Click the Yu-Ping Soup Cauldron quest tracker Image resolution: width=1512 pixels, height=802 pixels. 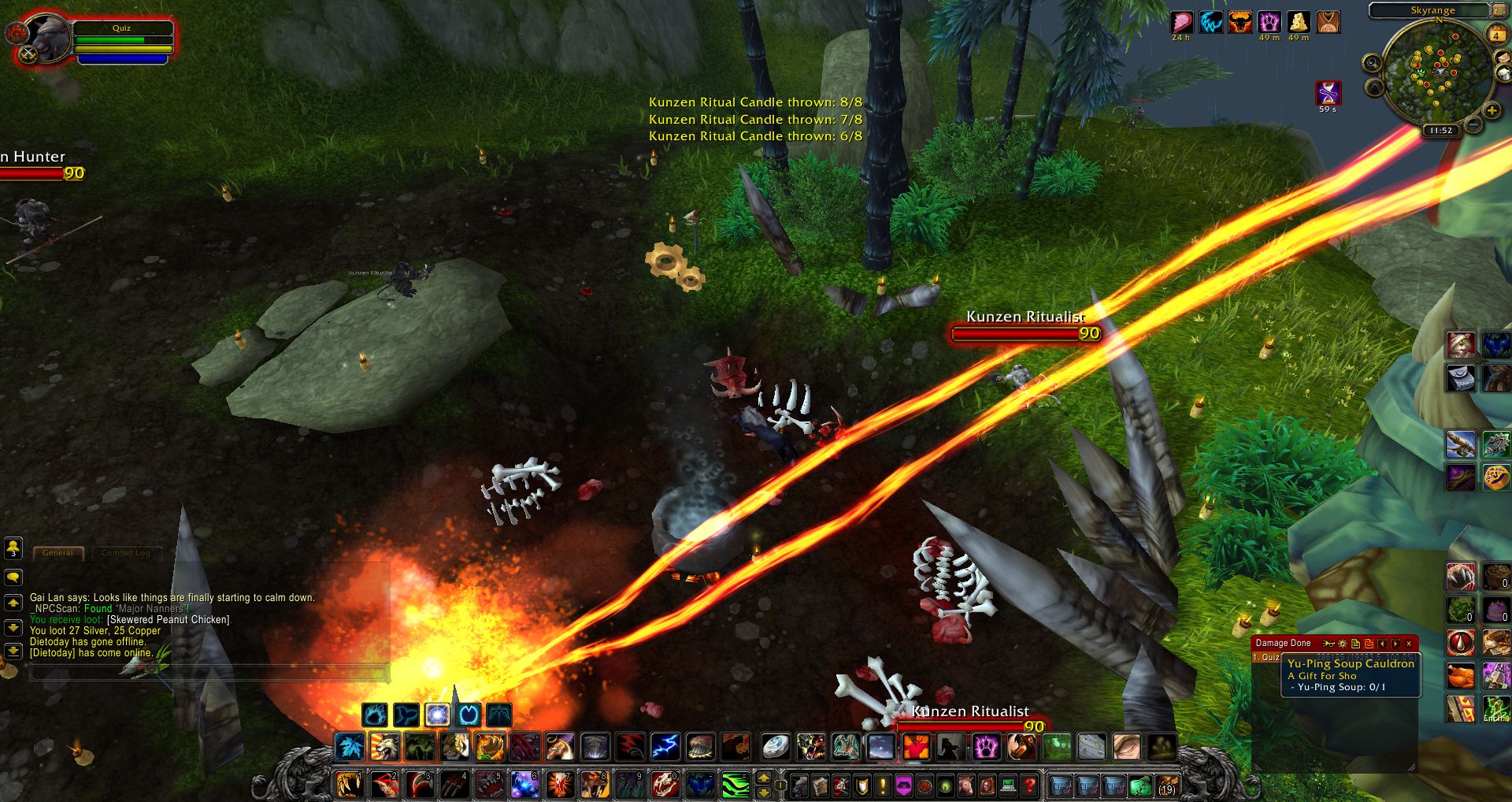pyautogui.click(x=1350, y=664)
